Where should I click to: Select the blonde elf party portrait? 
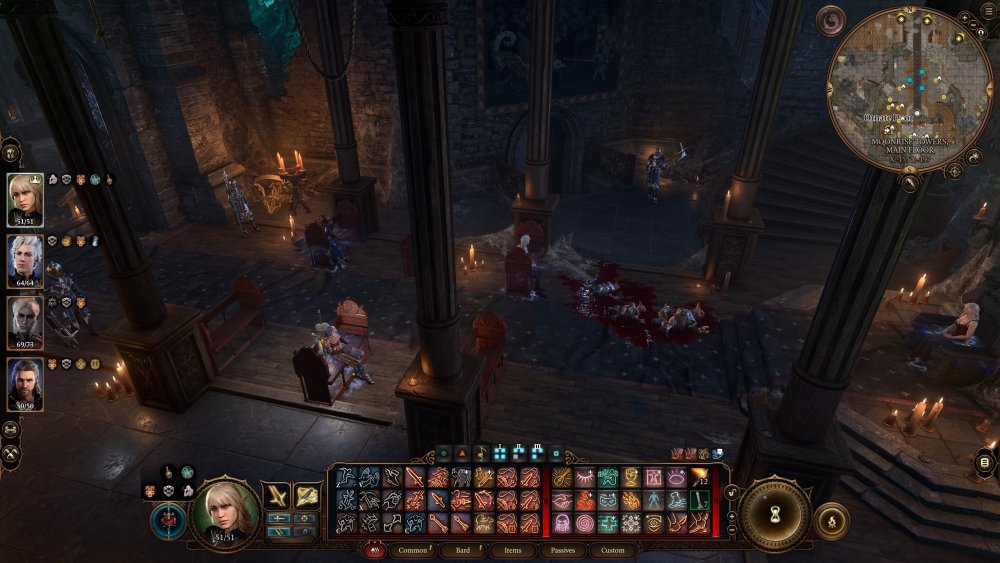coord(25,199)
